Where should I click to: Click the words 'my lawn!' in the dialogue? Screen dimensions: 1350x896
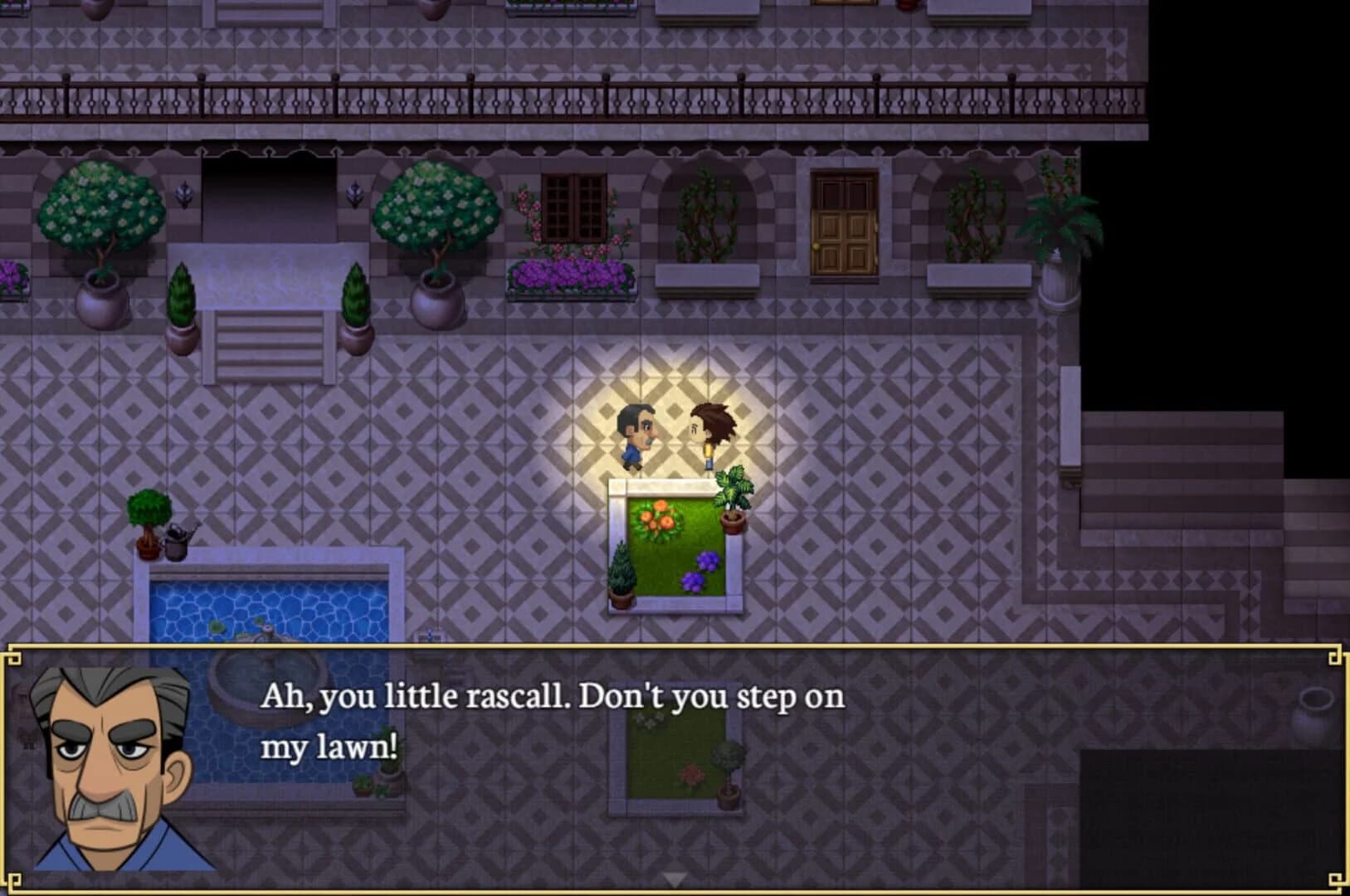tap(328, 745)
